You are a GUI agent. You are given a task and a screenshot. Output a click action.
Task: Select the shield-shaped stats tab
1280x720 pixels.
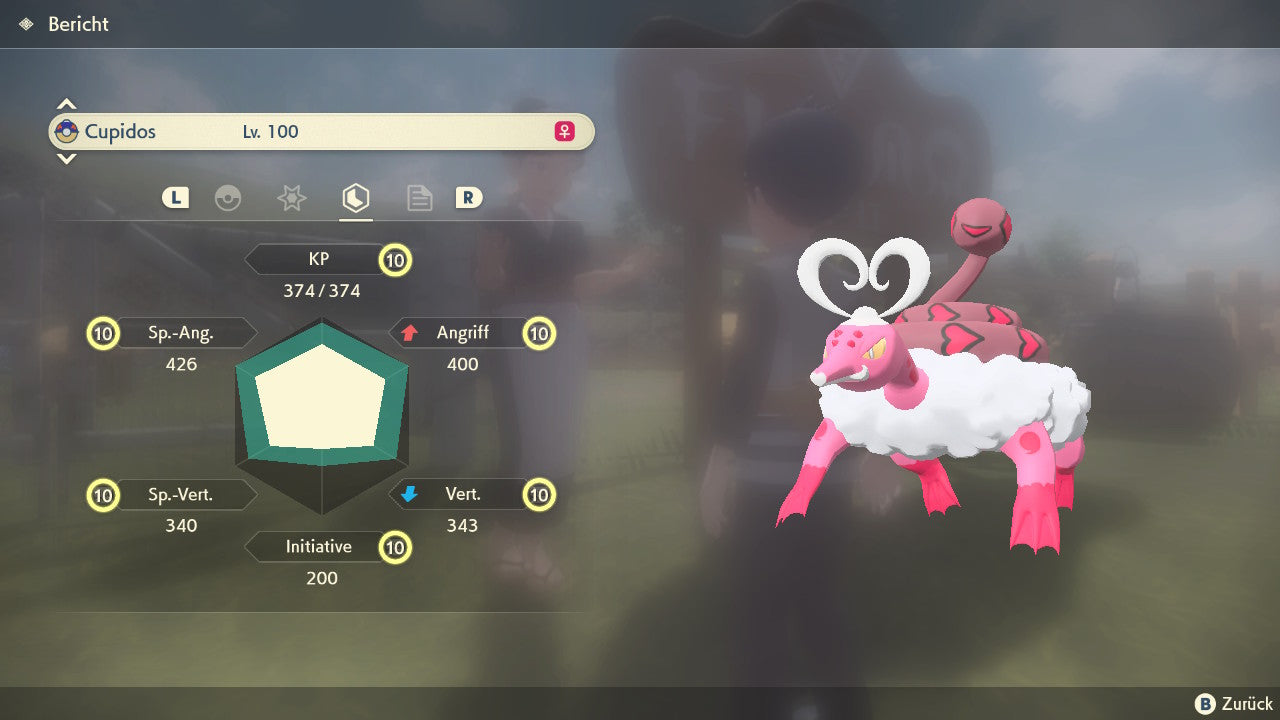355,198
